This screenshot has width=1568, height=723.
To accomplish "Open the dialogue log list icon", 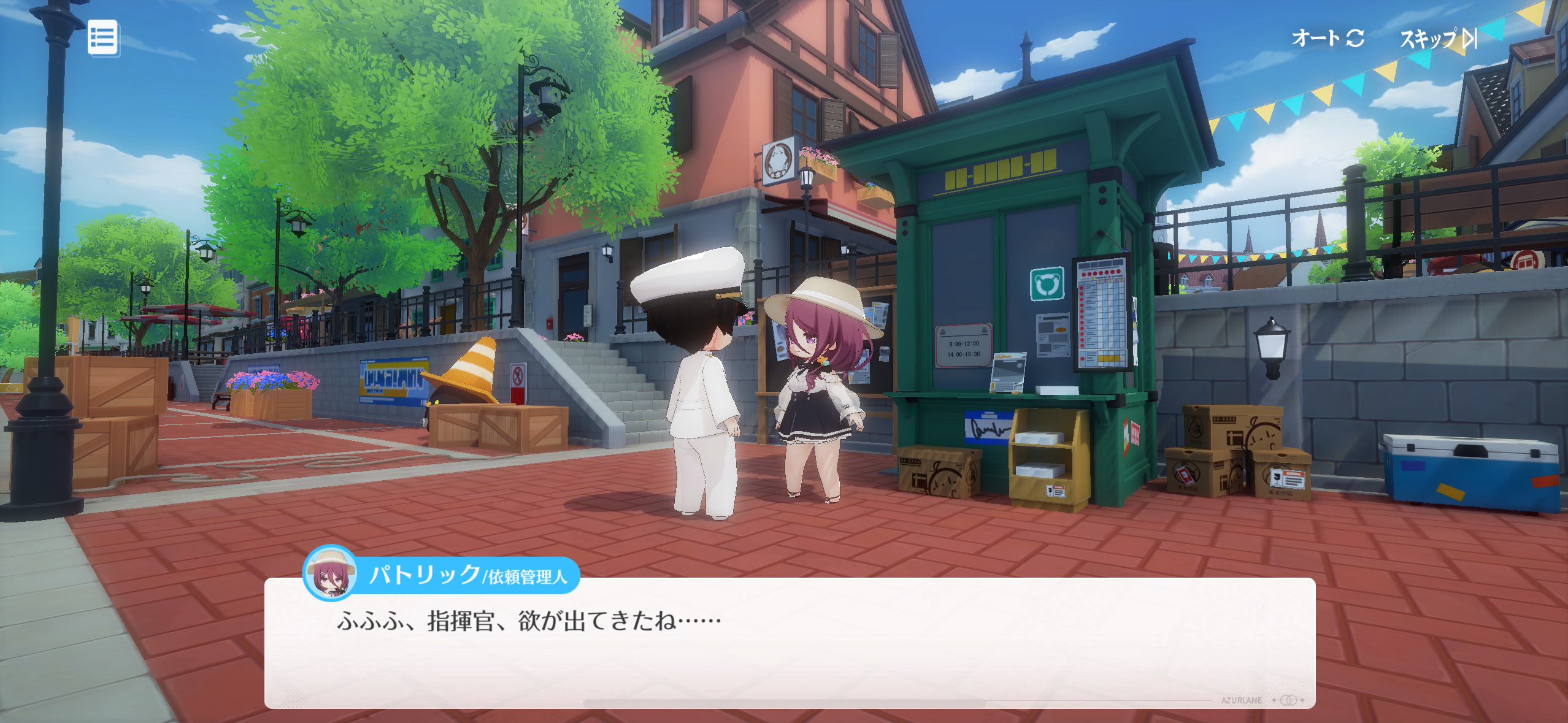I will click(102, 38).
